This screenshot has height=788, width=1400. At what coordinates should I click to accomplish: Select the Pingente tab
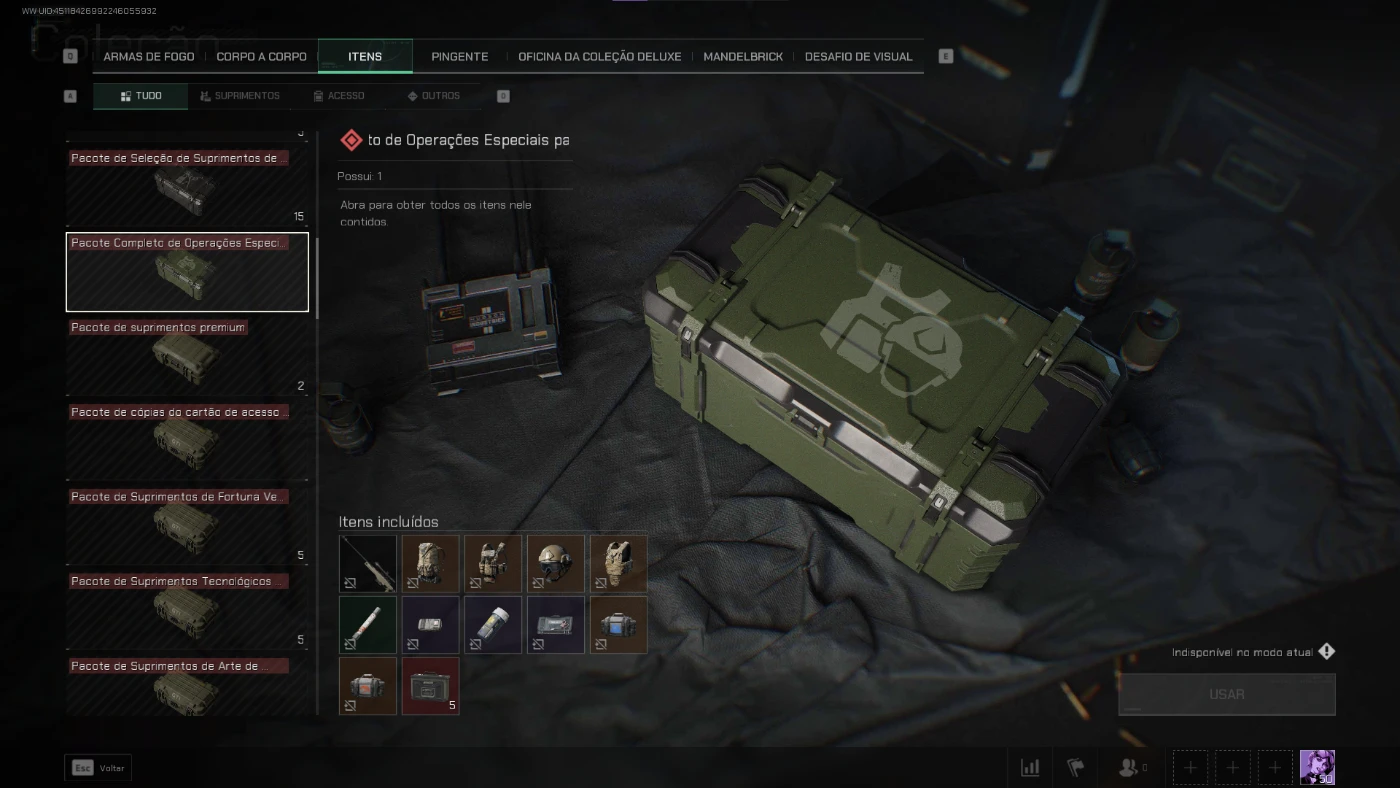tap(460, 57)
